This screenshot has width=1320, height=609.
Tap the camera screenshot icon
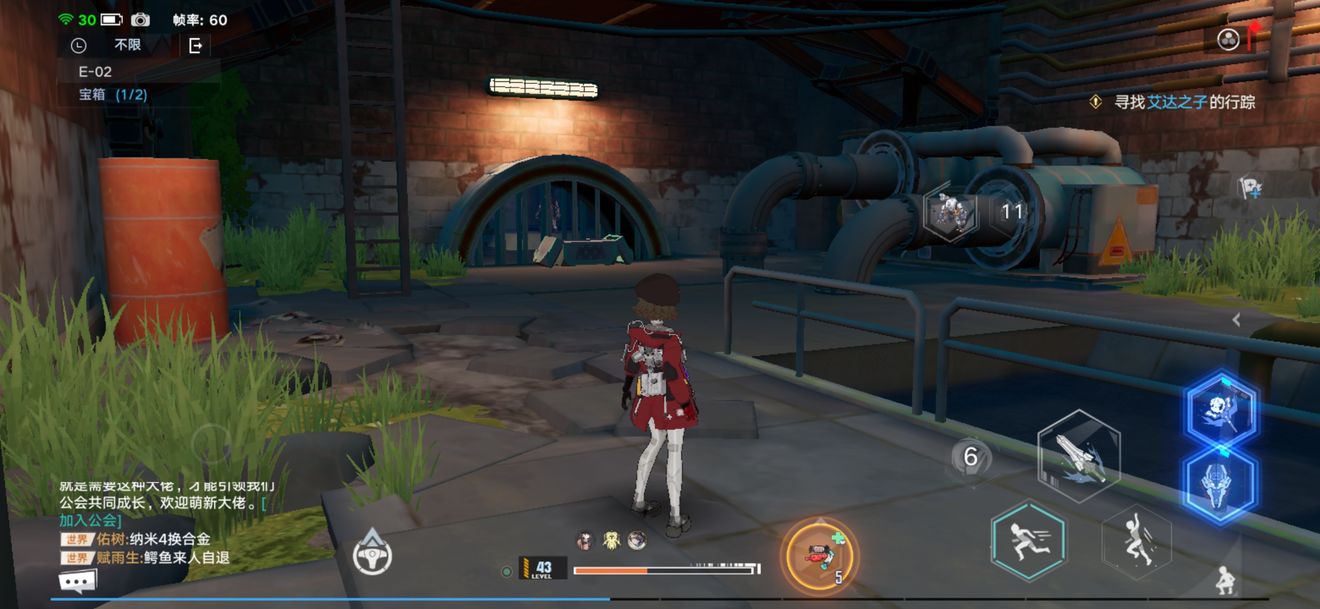tap(140, 20)
